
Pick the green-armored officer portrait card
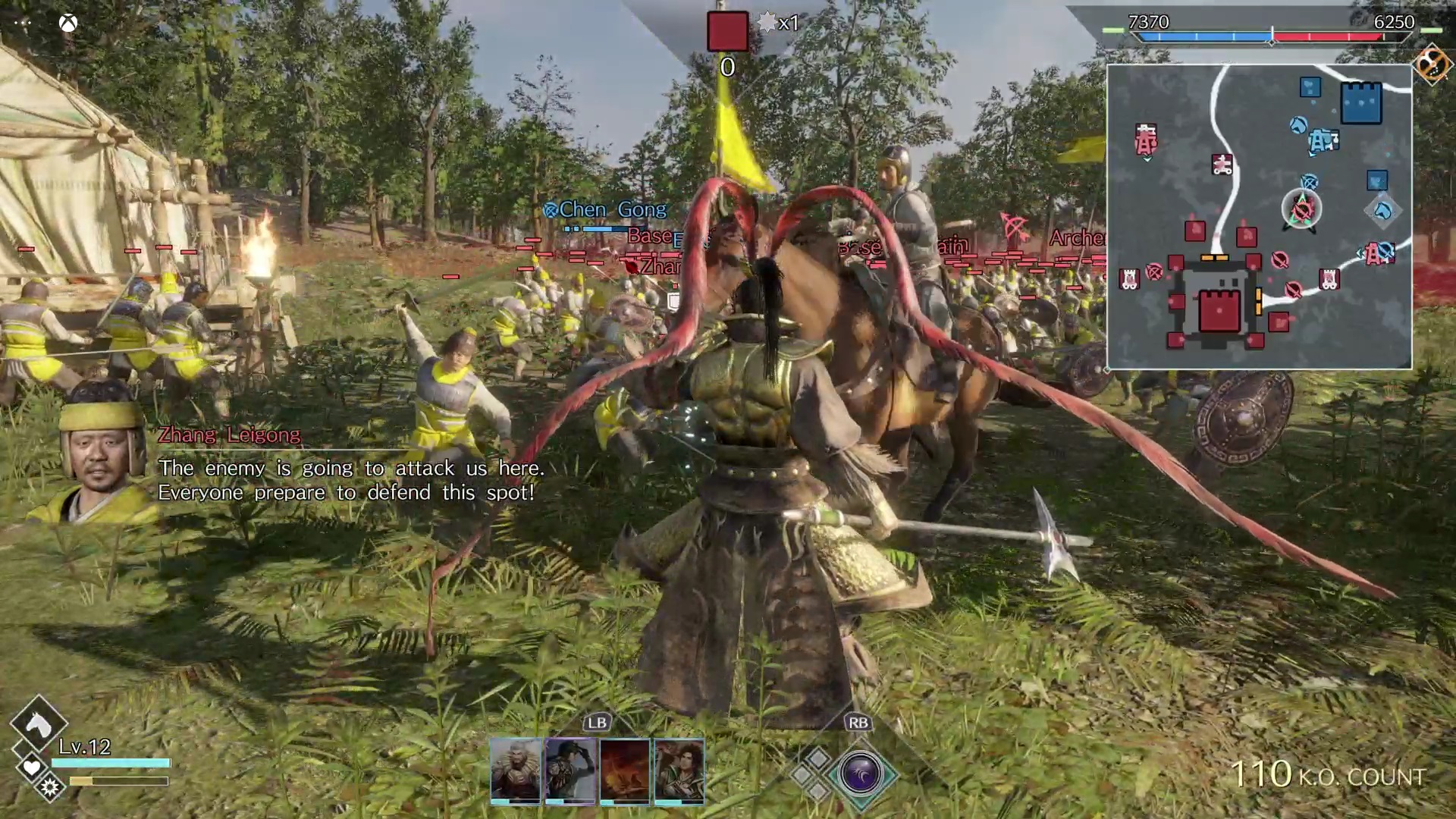tap(679, 770)
